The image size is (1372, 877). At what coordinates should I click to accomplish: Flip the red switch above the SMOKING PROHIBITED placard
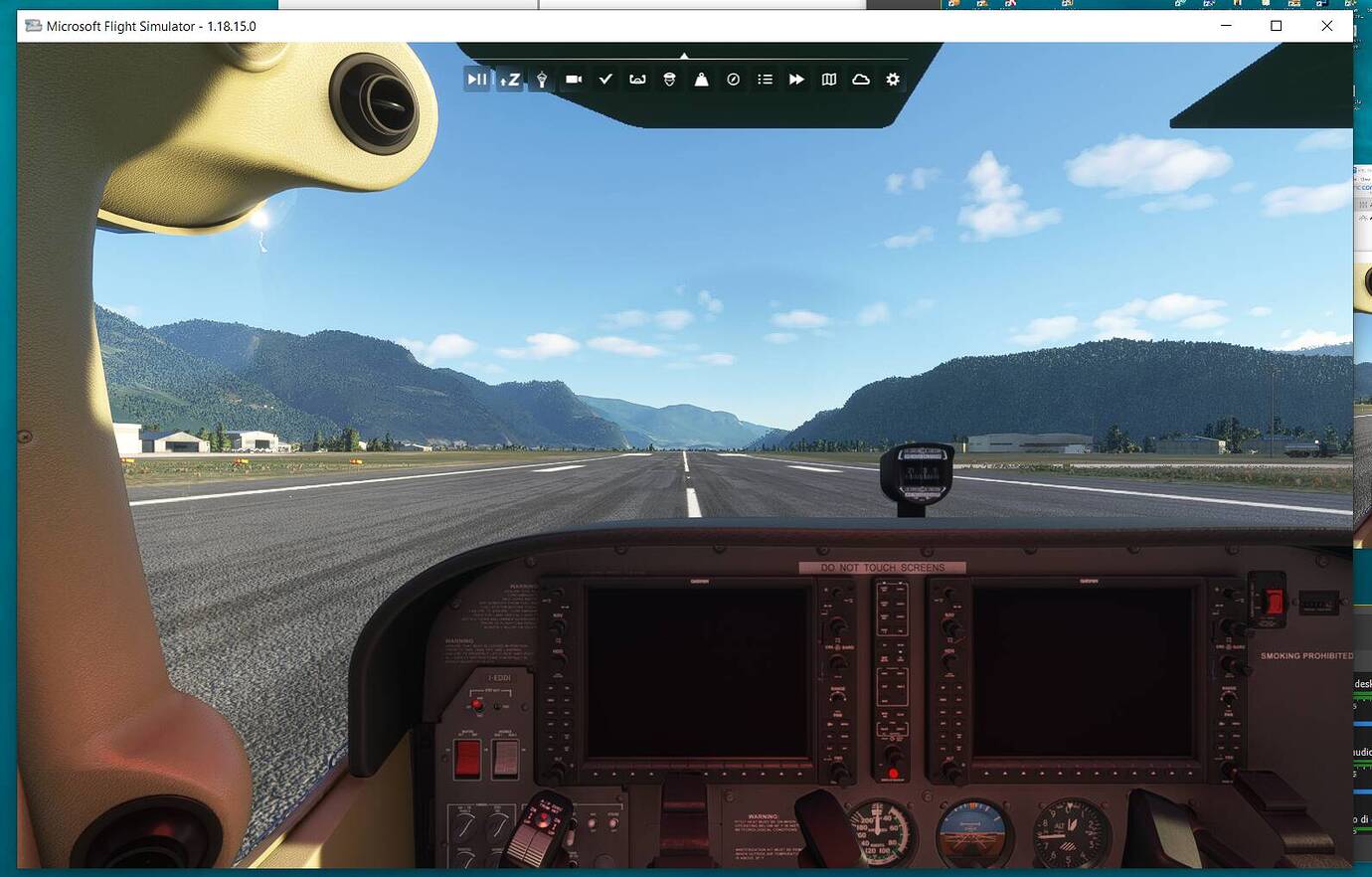click(x=1273, y=600)
